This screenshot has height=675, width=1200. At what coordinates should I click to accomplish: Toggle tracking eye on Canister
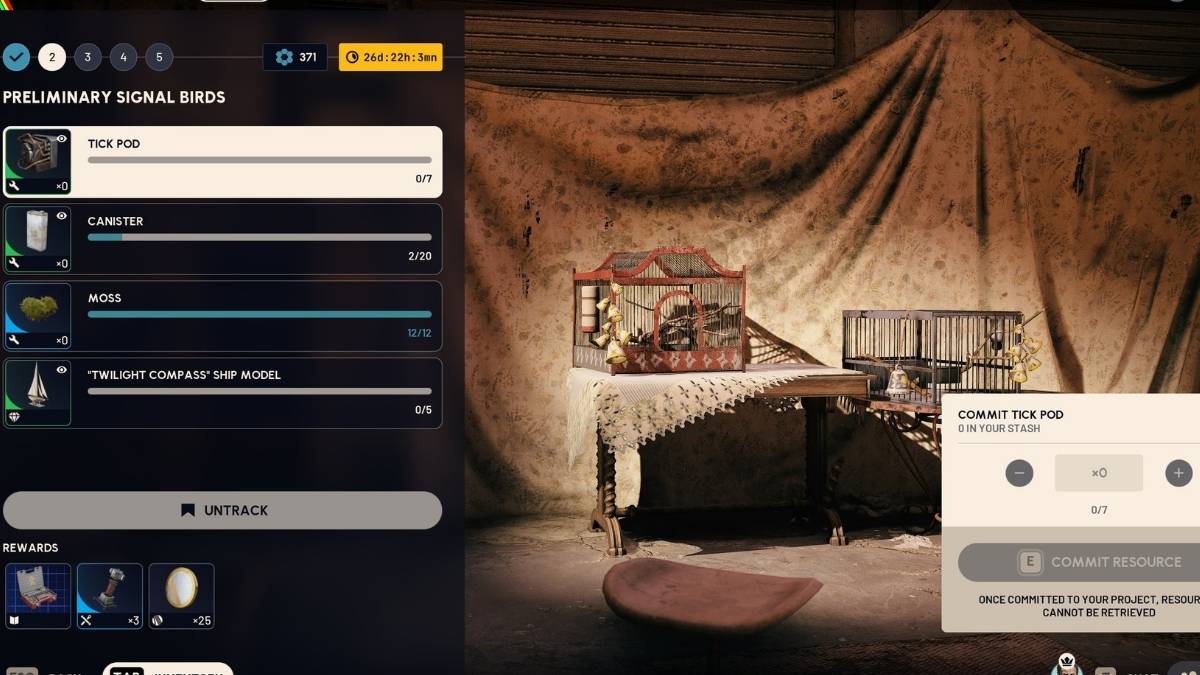(62, 216)
